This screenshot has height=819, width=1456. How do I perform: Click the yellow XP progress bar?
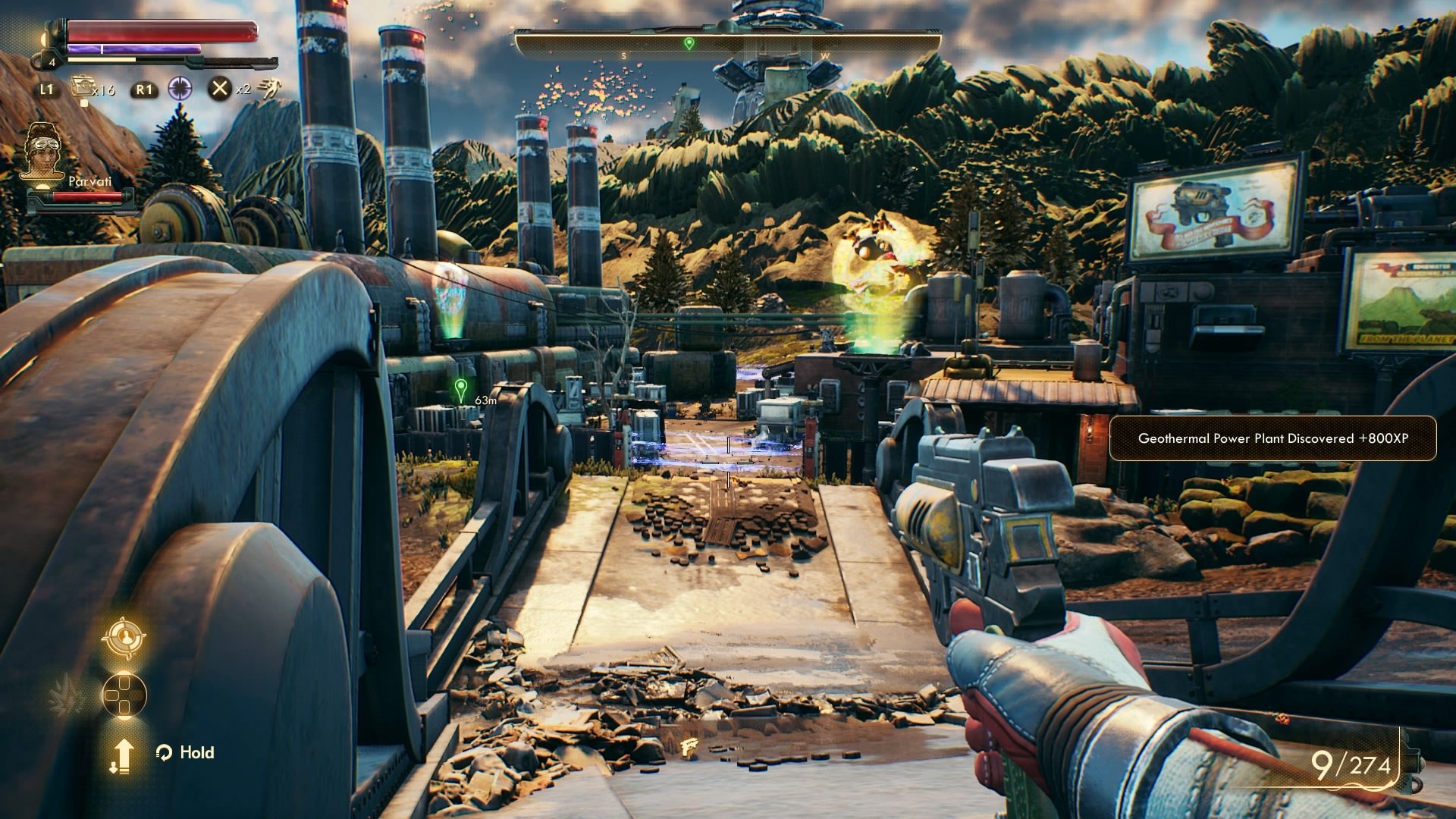tap(101, 59)
